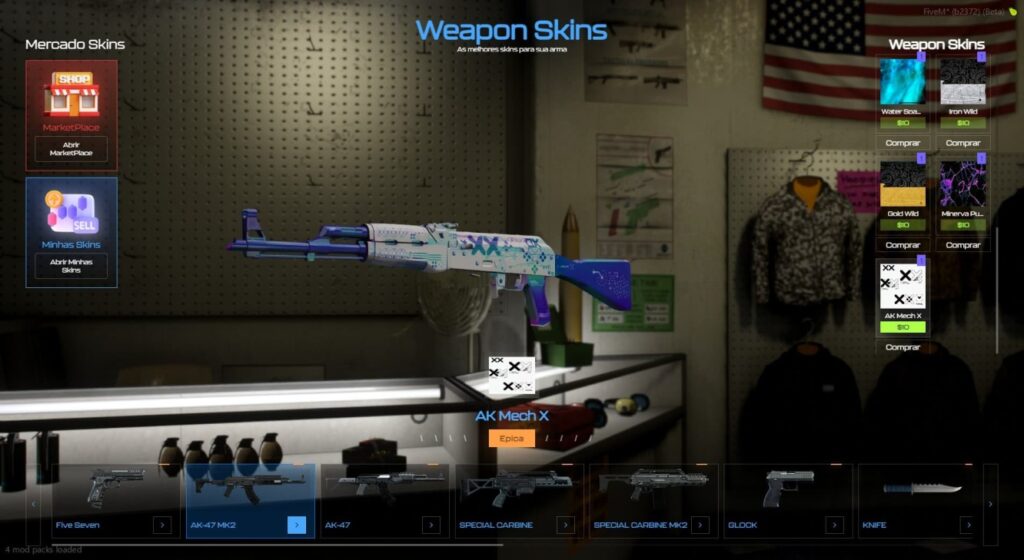Image resolution: width=1024 pixels, height=560 pixels.
Task: Preview the Gold Wild skin thumbnail
Action: coord(903,184)
